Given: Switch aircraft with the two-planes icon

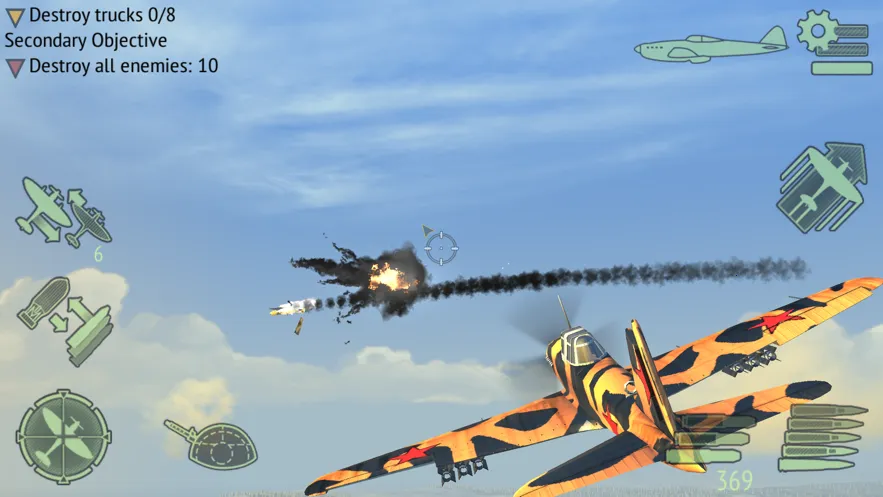Looking at the screenshot, I should click(x=62, y=211).
